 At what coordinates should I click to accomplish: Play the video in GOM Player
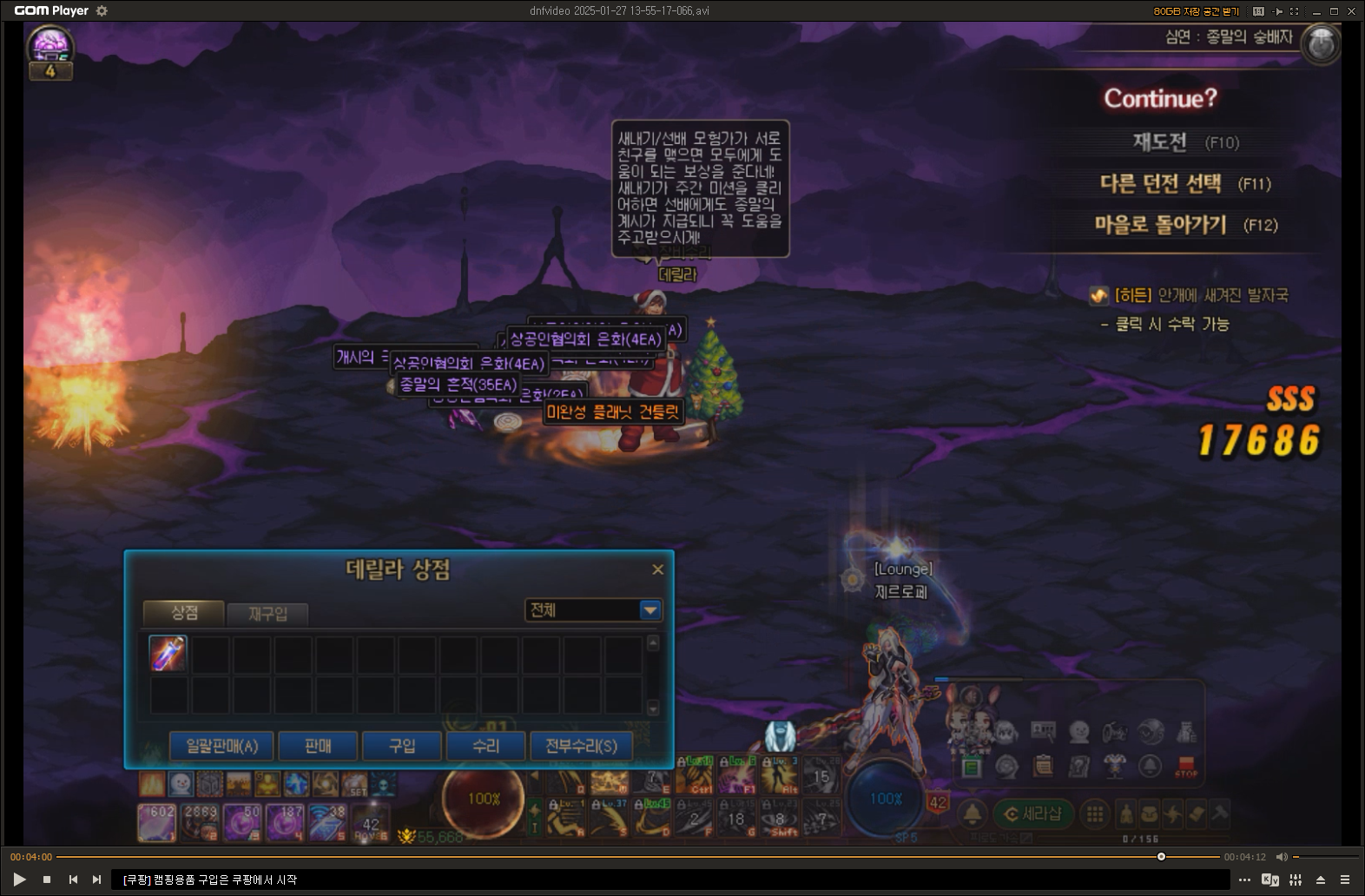click(19, 880)
